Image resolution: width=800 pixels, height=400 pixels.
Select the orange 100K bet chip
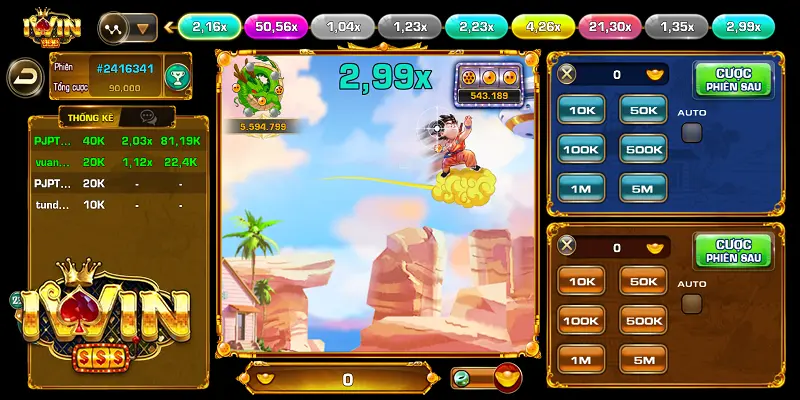581,320
